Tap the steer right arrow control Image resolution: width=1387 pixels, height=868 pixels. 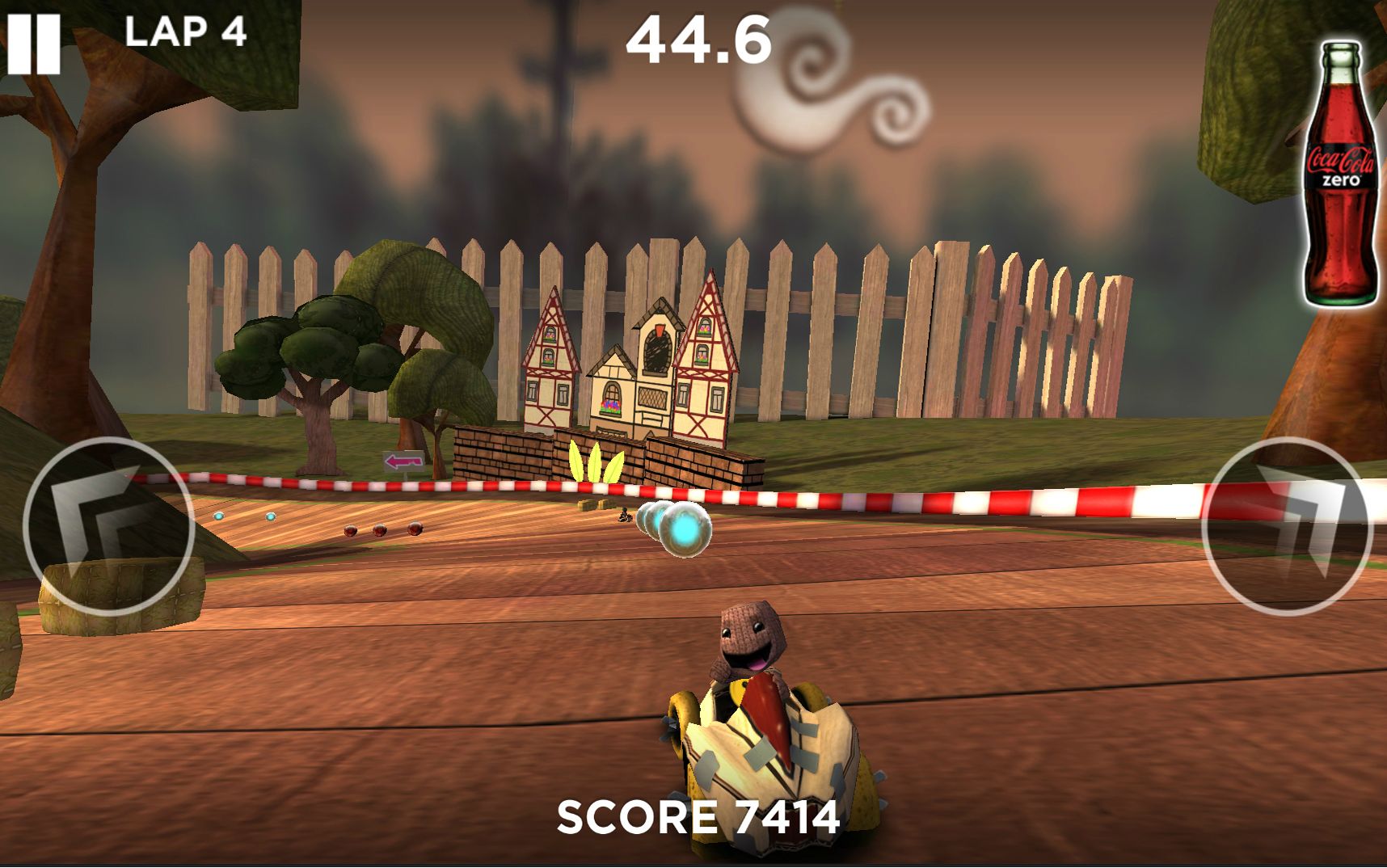[1287, 526]
